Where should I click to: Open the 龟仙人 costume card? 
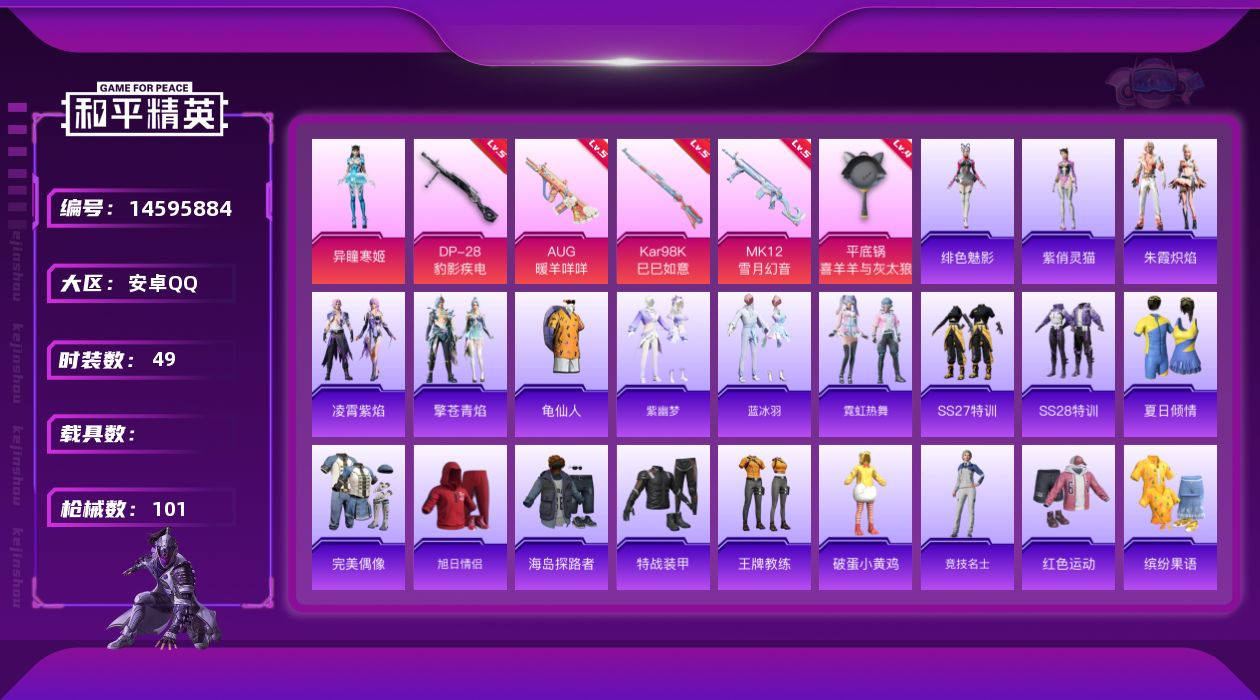[561, 364]
